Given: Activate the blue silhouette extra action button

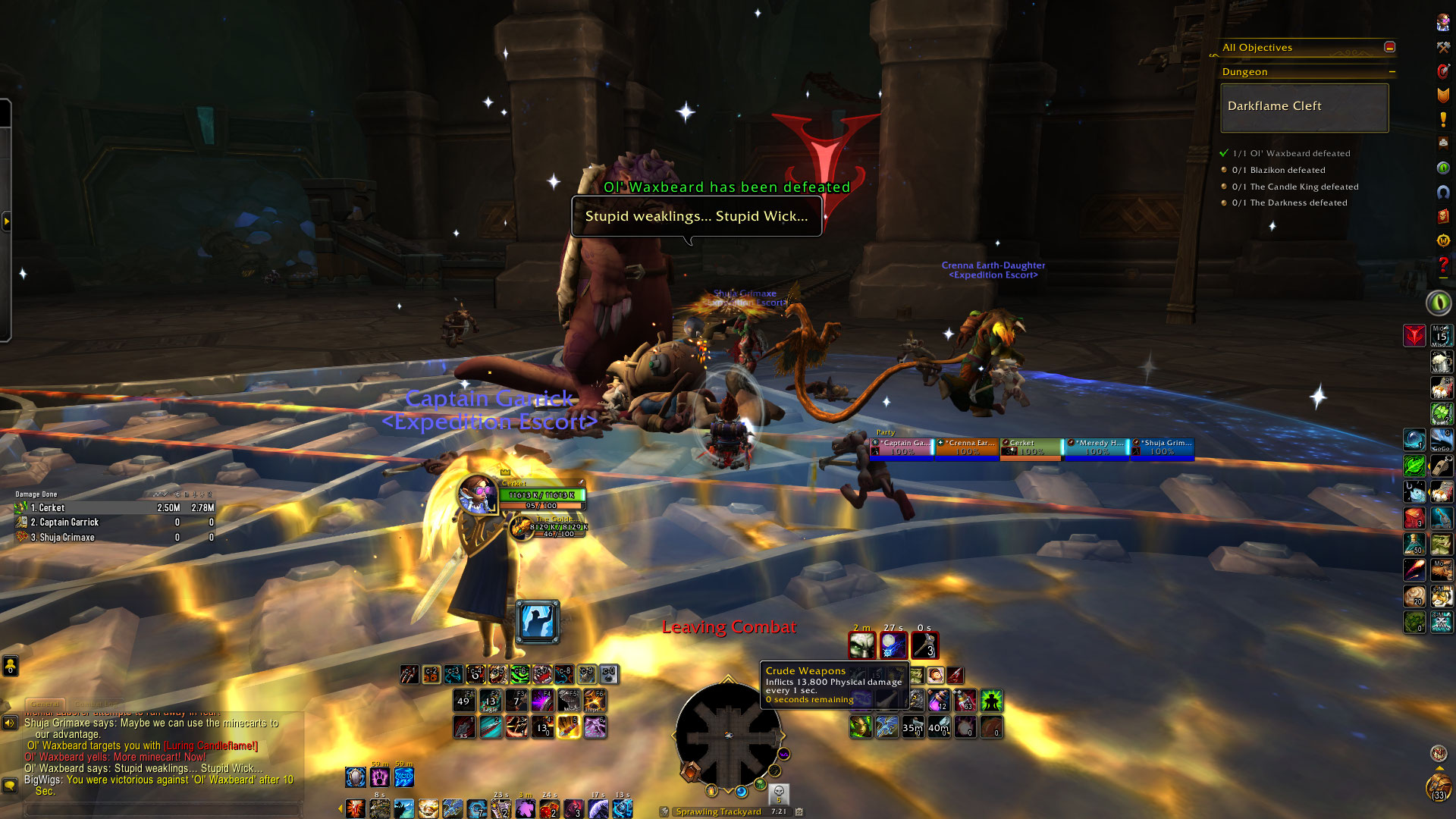Looking at the screenshot, I should coord(538,622).
